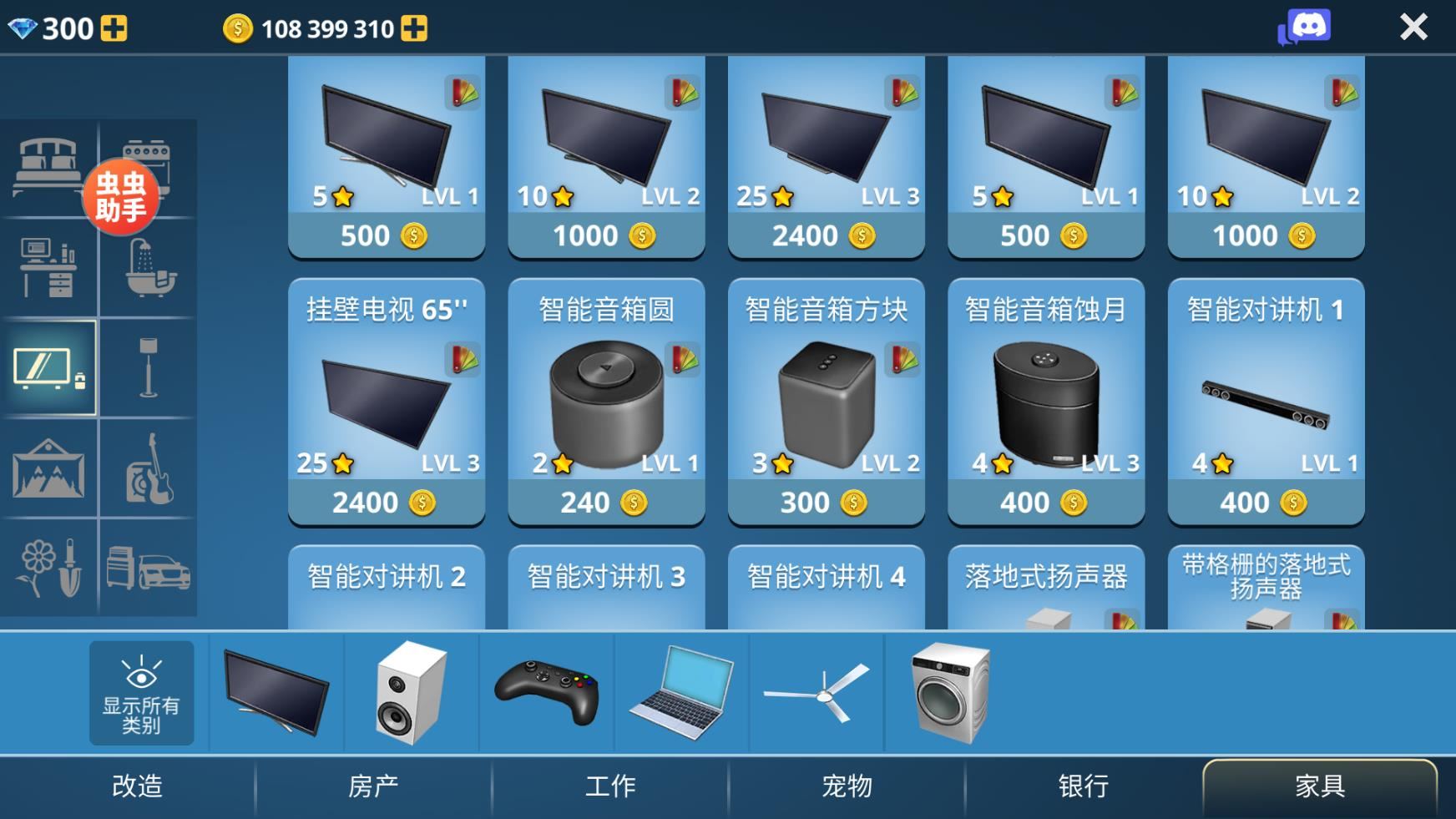This screenshot has width=1456, height=819.
Task: Switch to the 宠物 tab
Action: click(x=846, y=785)
